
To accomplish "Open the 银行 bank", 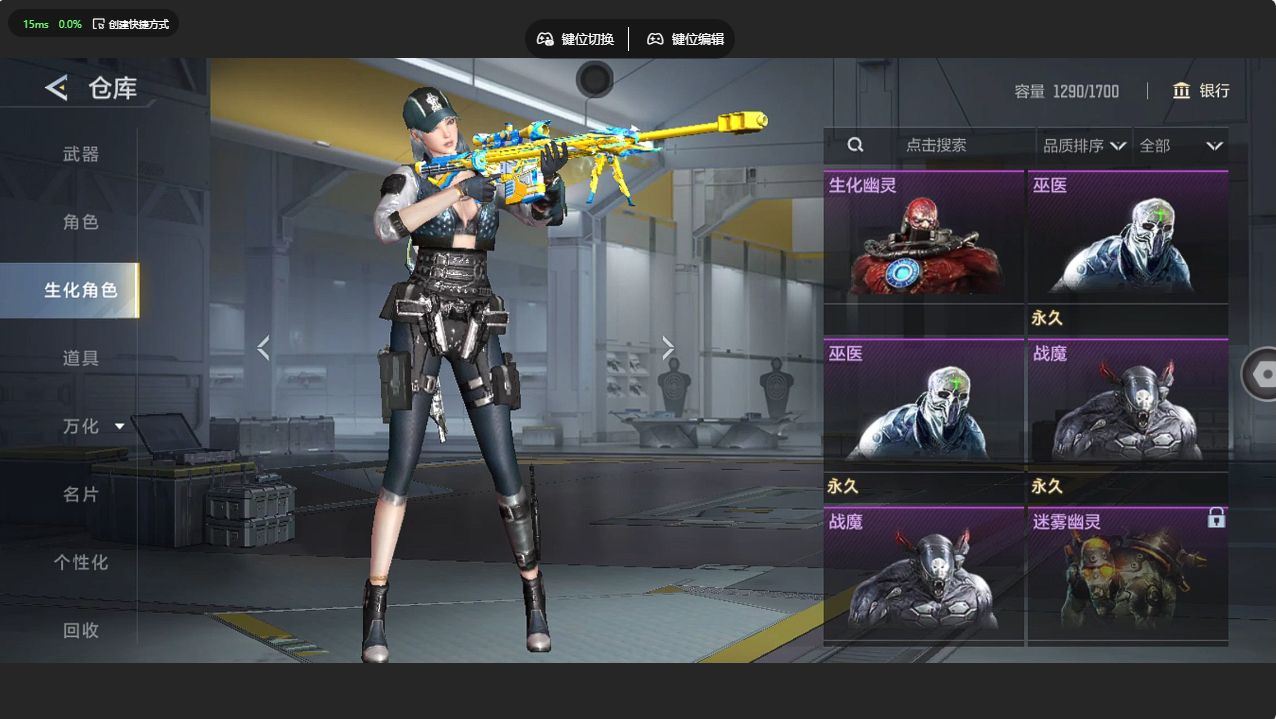I will pos(1201,91).
